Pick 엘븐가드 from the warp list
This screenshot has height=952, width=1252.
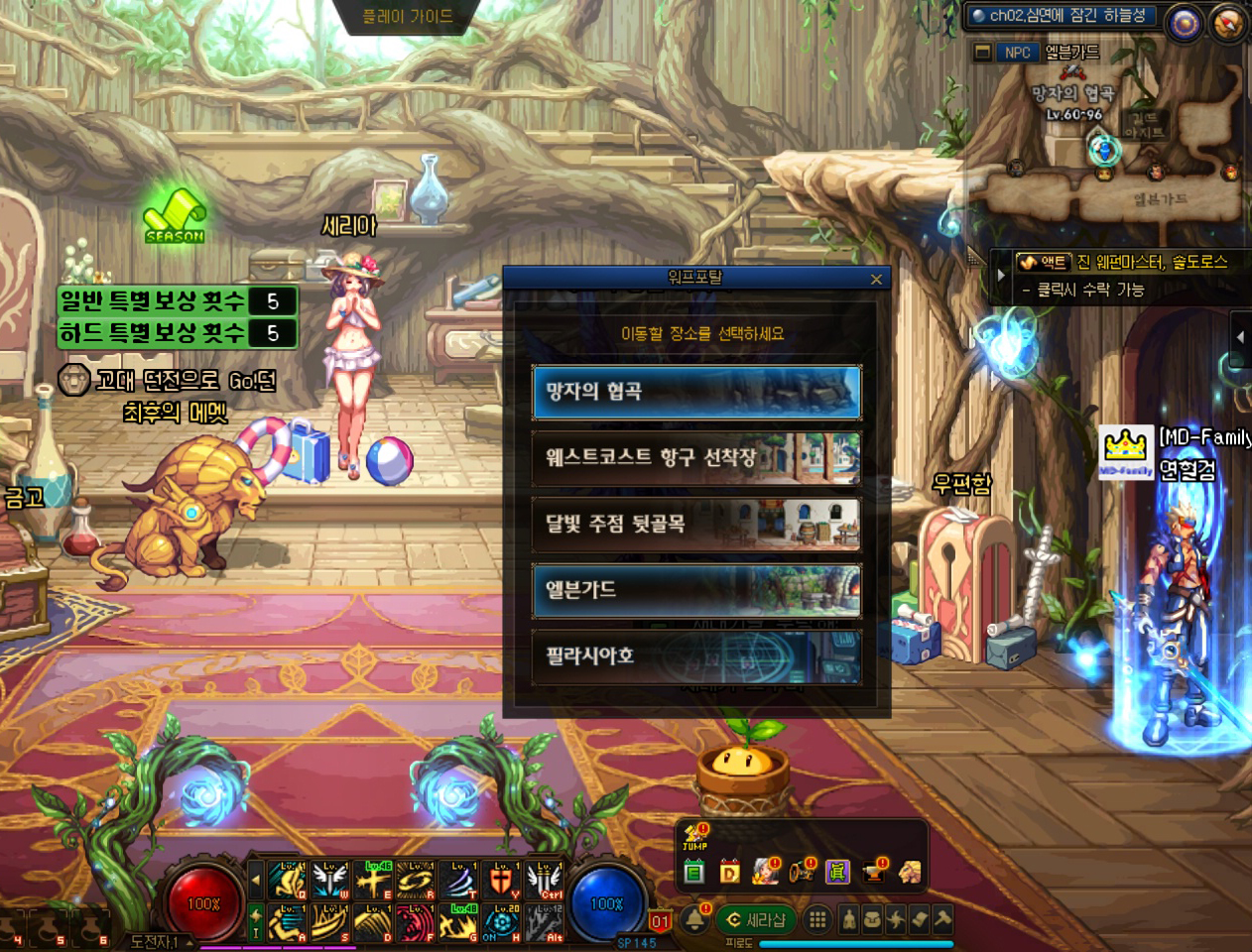point(695,590)
